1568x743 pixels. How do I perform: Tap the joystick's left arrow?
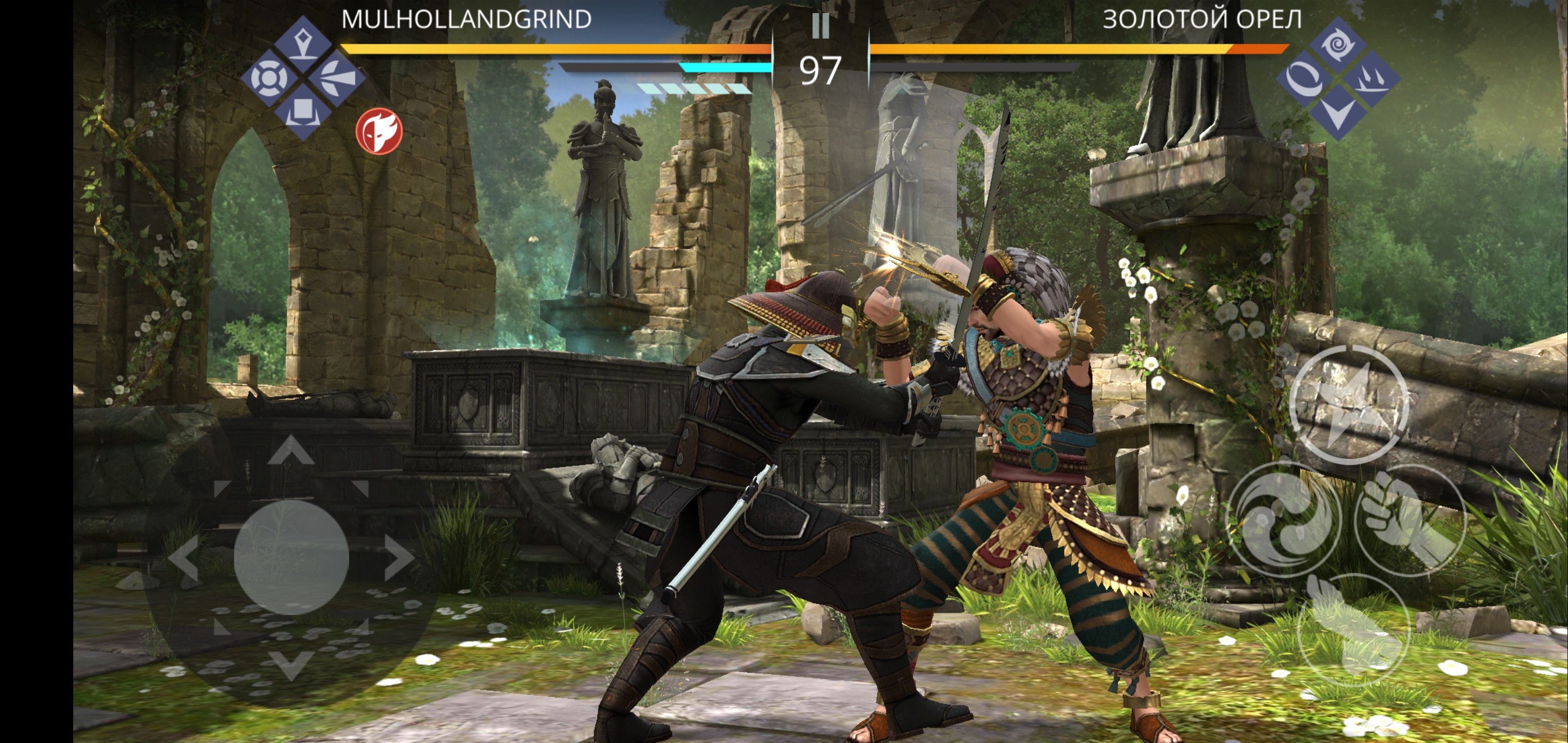(184, 558)
